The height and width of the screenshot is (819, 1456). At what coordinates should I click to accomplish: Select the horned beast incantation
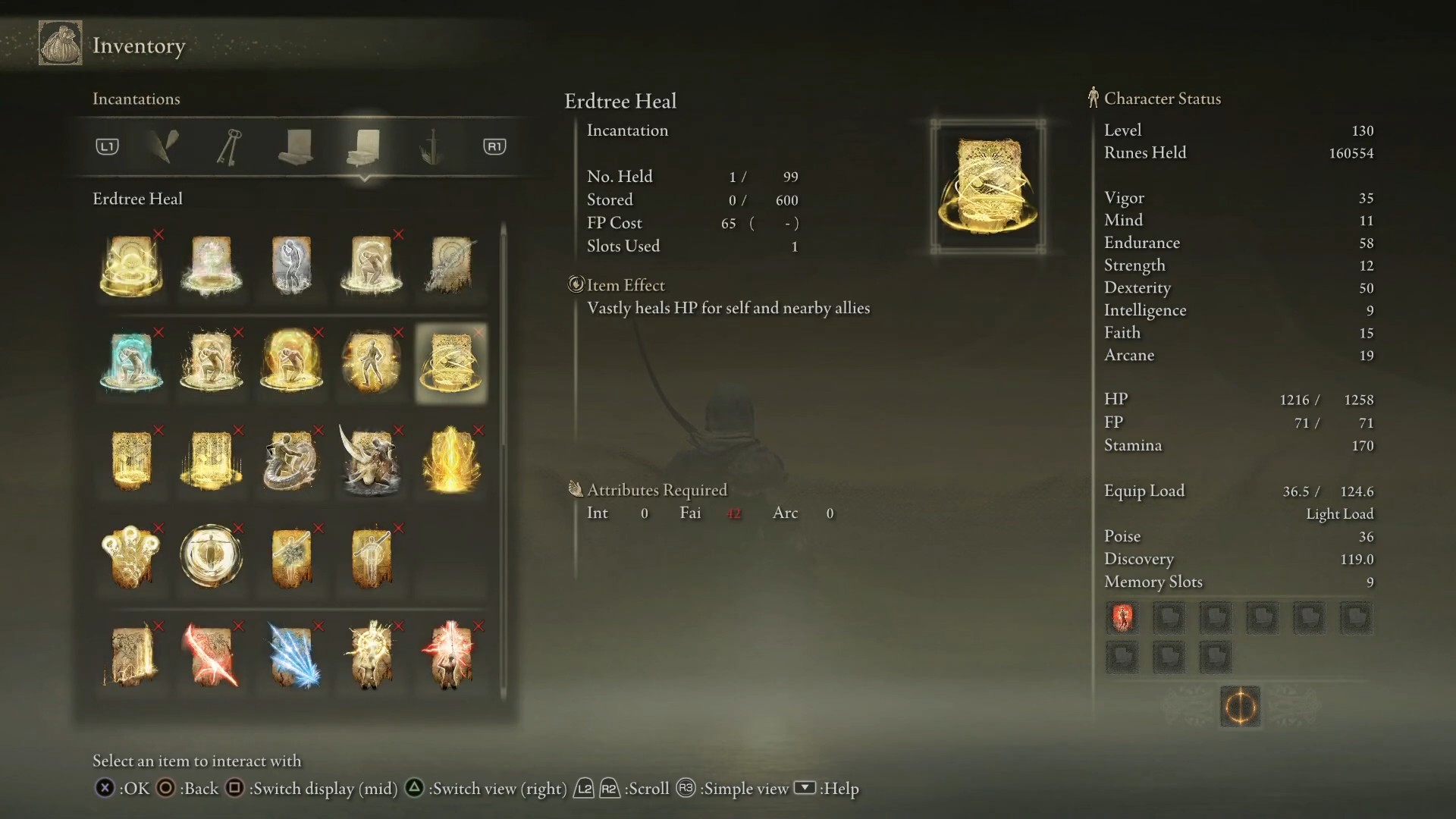coord(371,460)
